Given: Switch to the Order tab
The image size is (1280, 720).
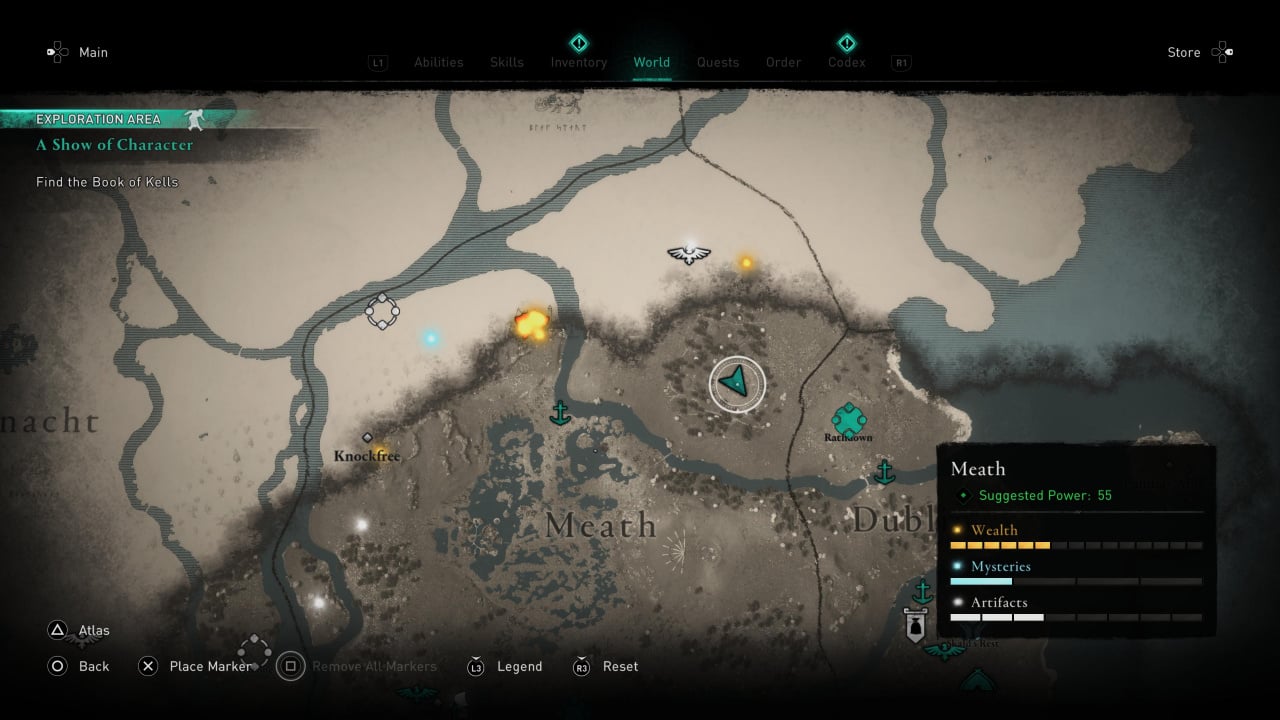Looking at the screenshot, I should [x=783, y=62].
